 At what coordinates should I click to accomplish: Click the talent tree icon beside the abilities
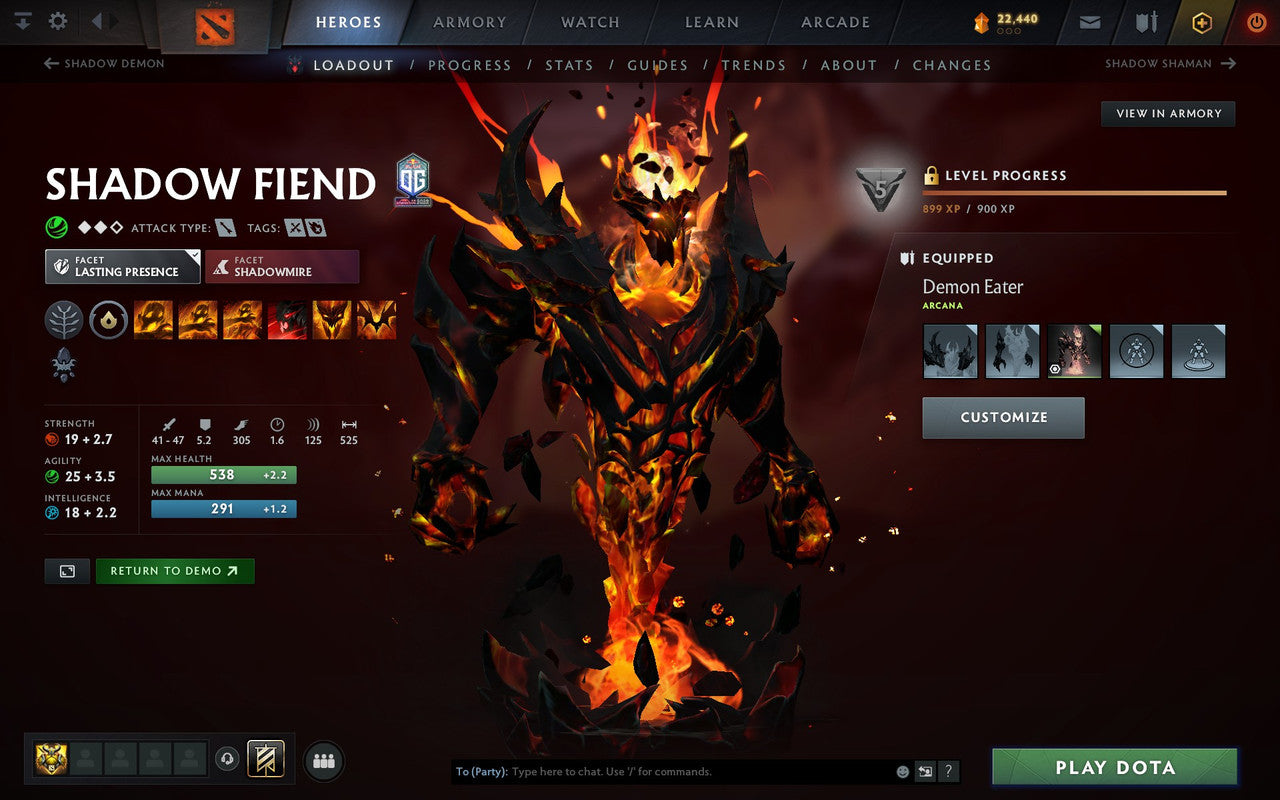coord(64,319)
